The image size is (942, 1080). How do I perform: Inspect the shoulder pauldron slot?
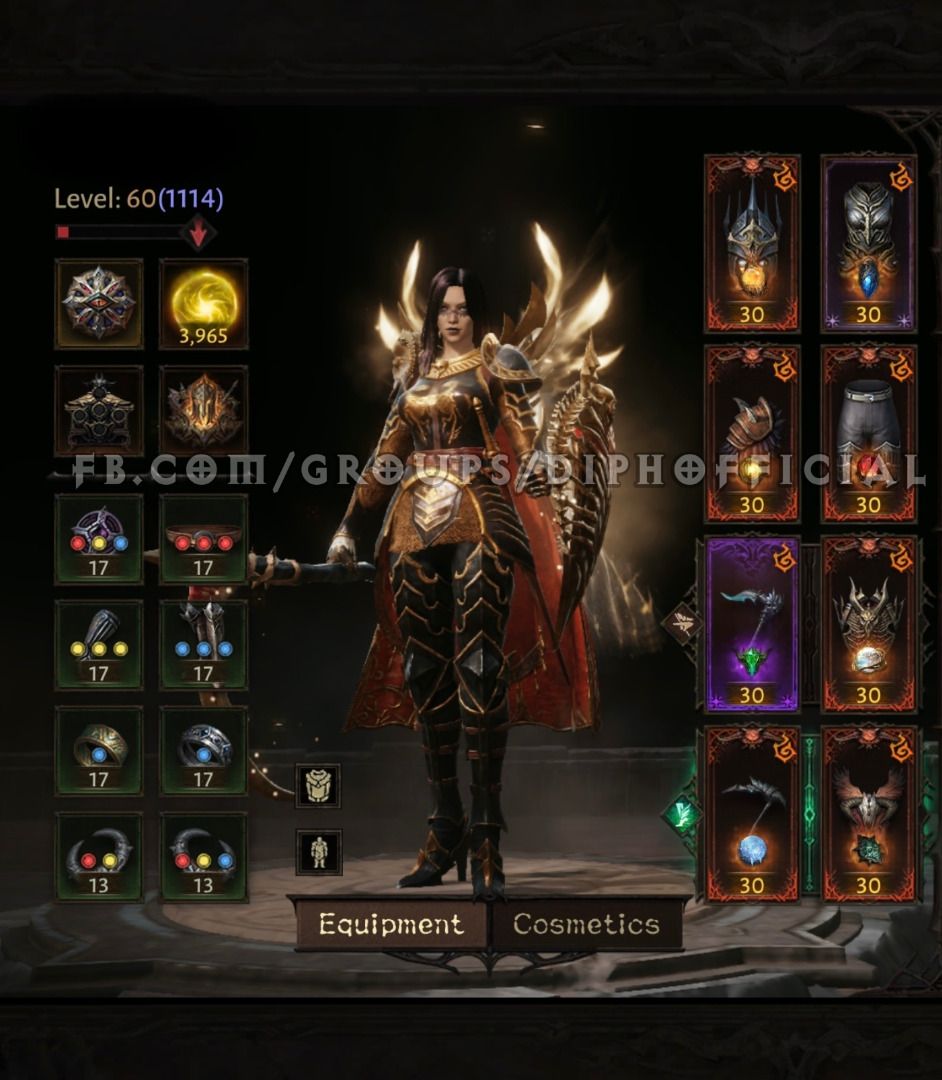tap(752, 434)
